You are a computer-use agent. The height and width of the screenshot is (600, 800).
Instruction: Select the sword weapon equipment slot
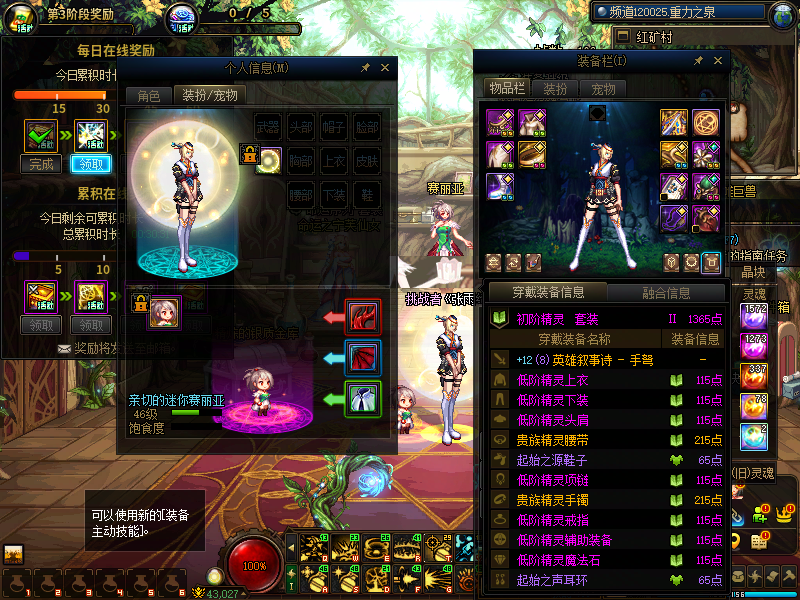pyautogui.click(x=674, y=122)
